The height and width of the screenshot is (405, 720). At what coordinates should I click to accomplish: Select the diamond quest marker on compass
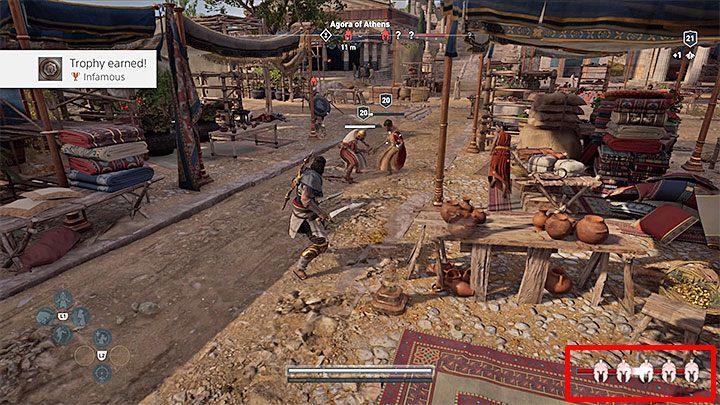326,34
